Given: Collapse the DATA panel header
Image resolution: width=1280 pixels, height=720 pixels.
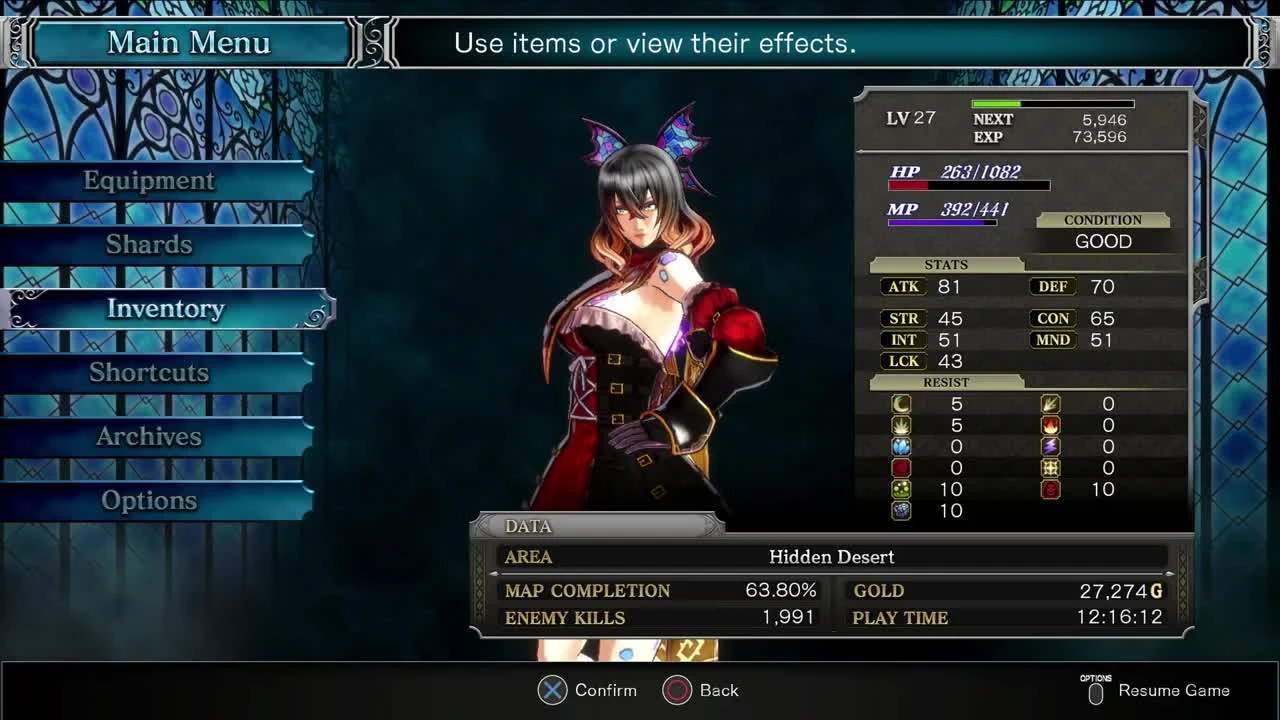Looking at the screenshot, I should pos(527,526).
